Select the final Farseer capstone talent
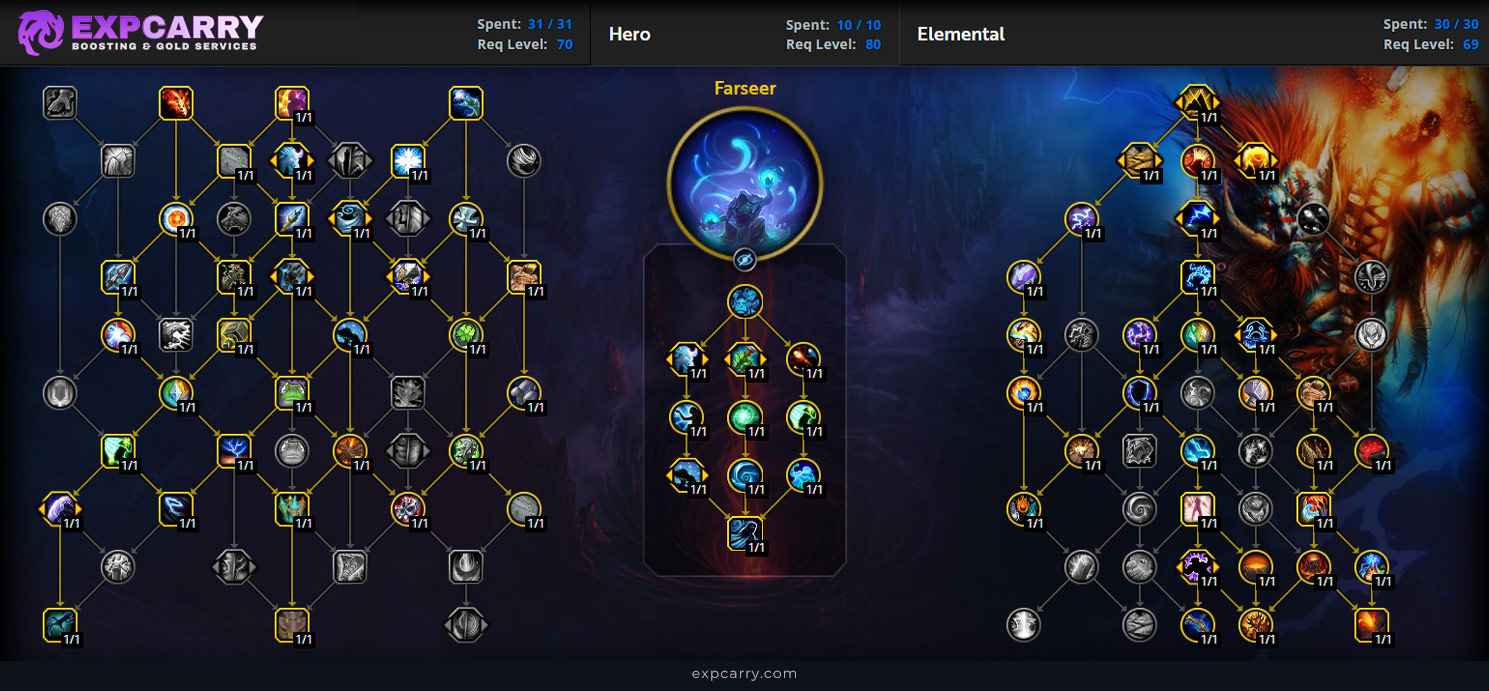This screenshot has width=1489, height=691. pos(744,532)
